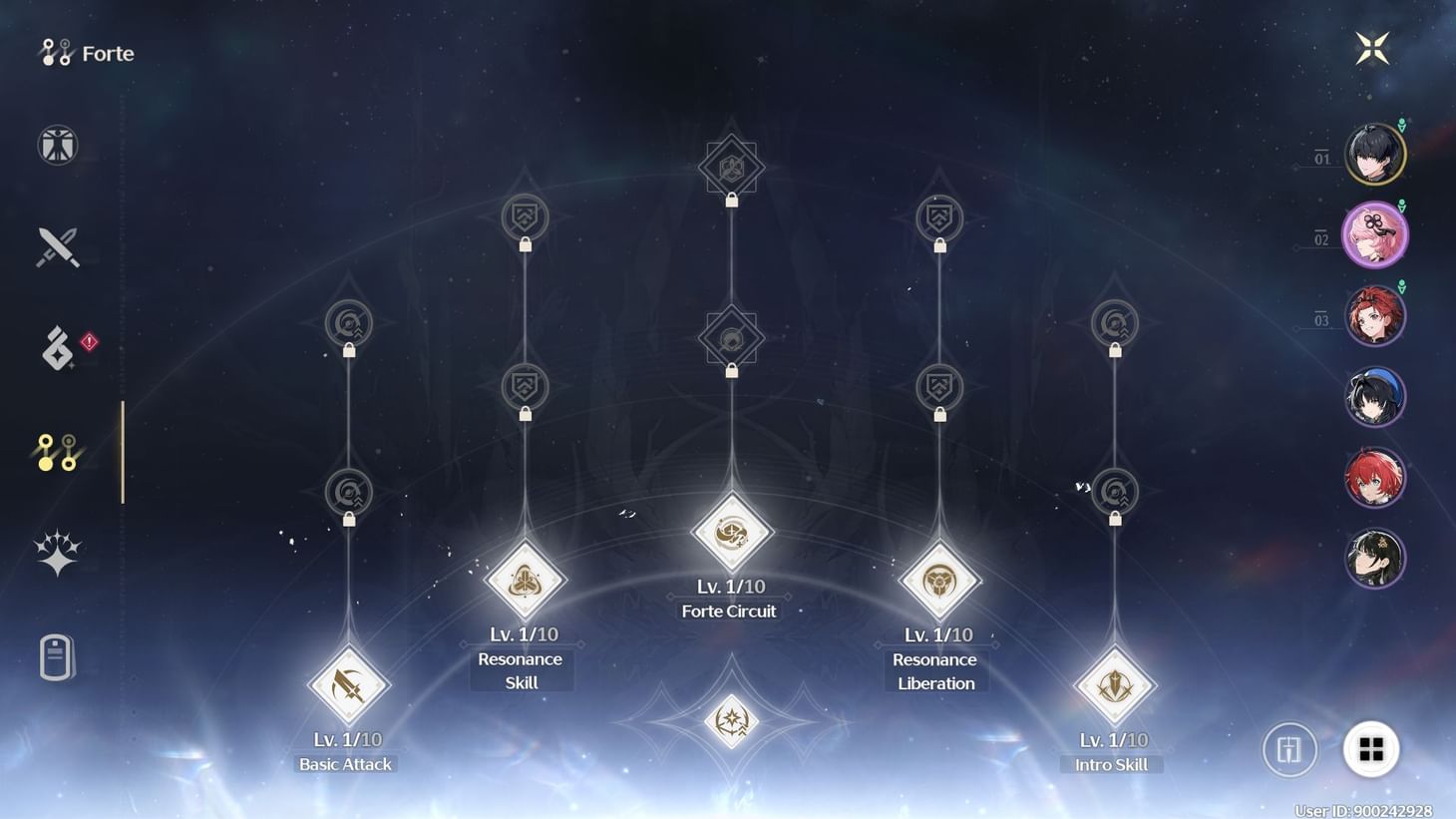Open the Ascension menu with red alert badge
The height and width of the screenshot is (819, 1456).
56,347
